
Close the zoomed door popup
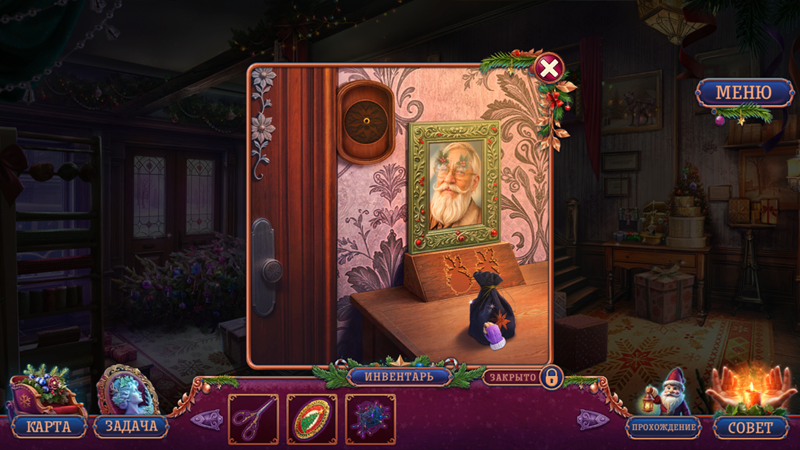(548, 68)
